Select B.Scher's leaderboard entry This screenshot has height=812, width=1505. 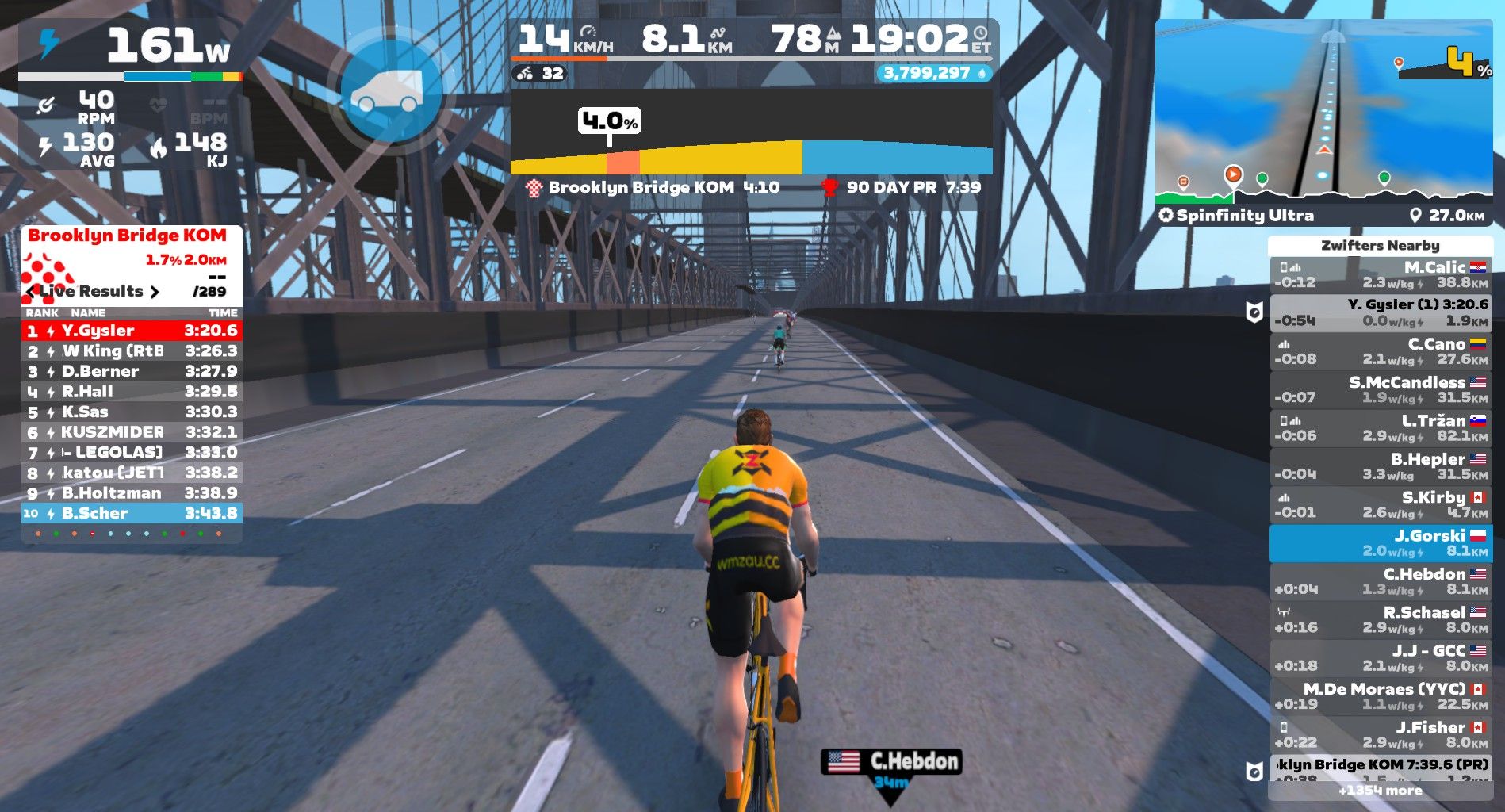point(132,513)
